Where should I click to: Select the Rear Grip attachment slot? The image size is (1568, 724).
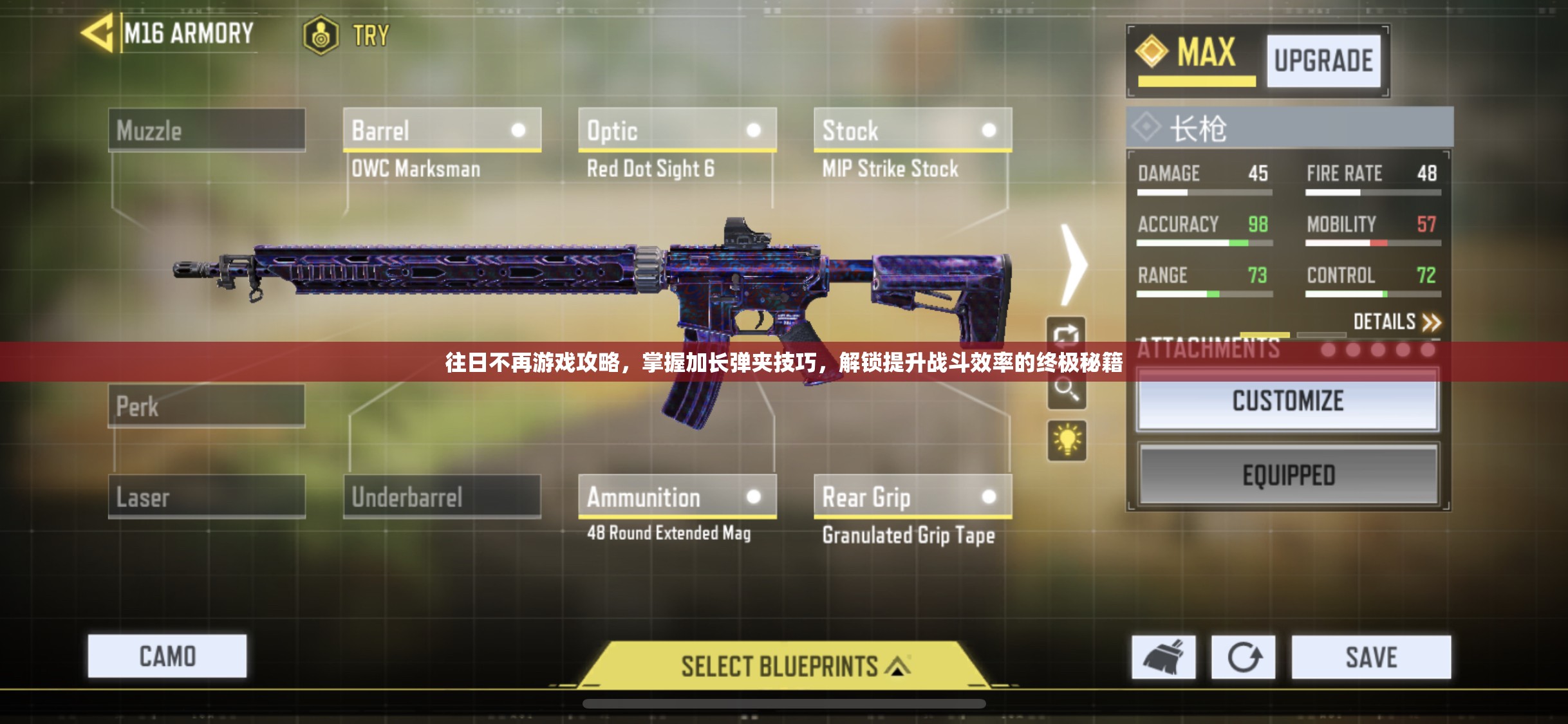[x=913, y=497]
